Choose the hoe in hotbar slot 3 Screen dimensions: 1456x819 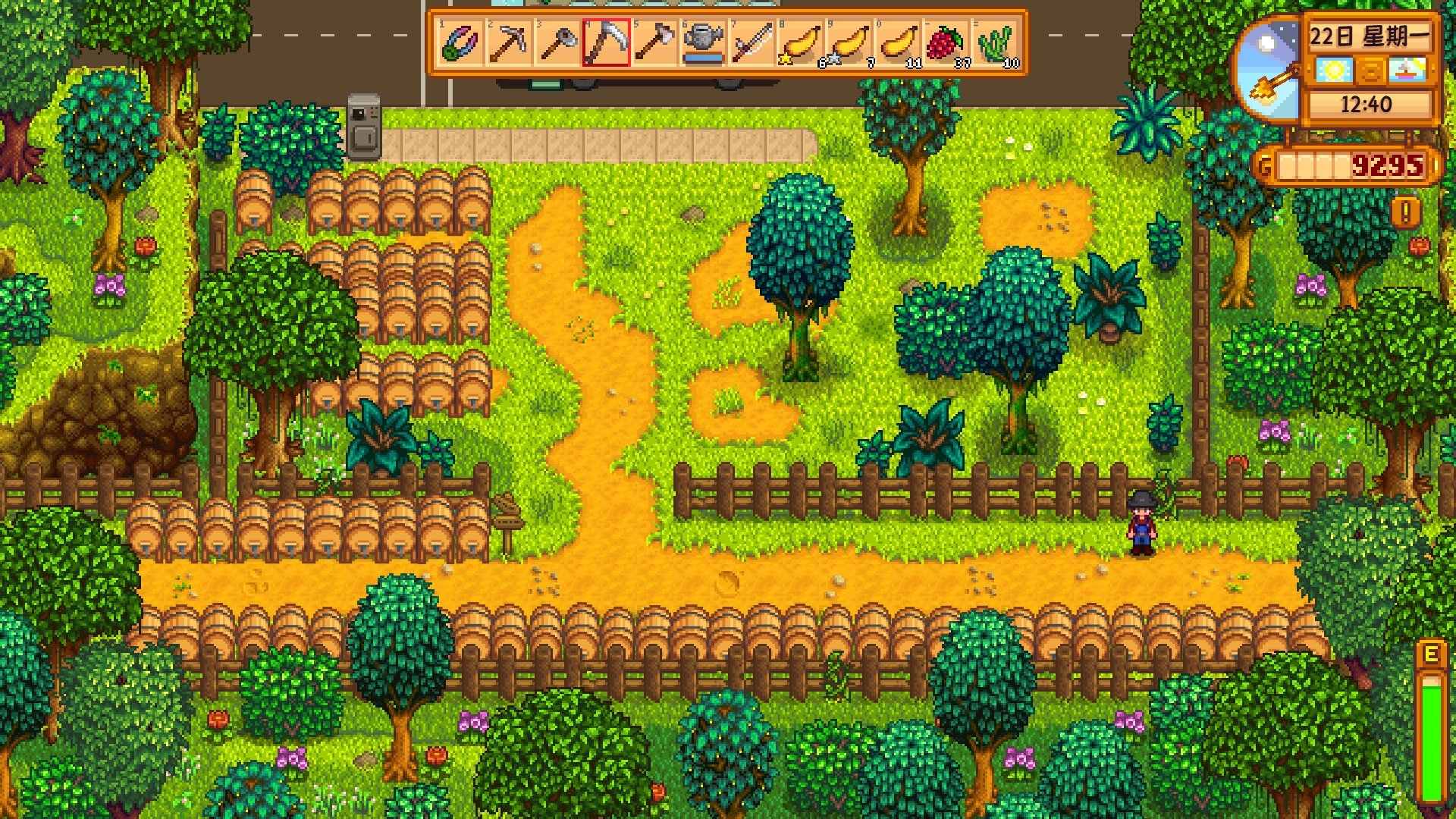click(x=557, y=42)
